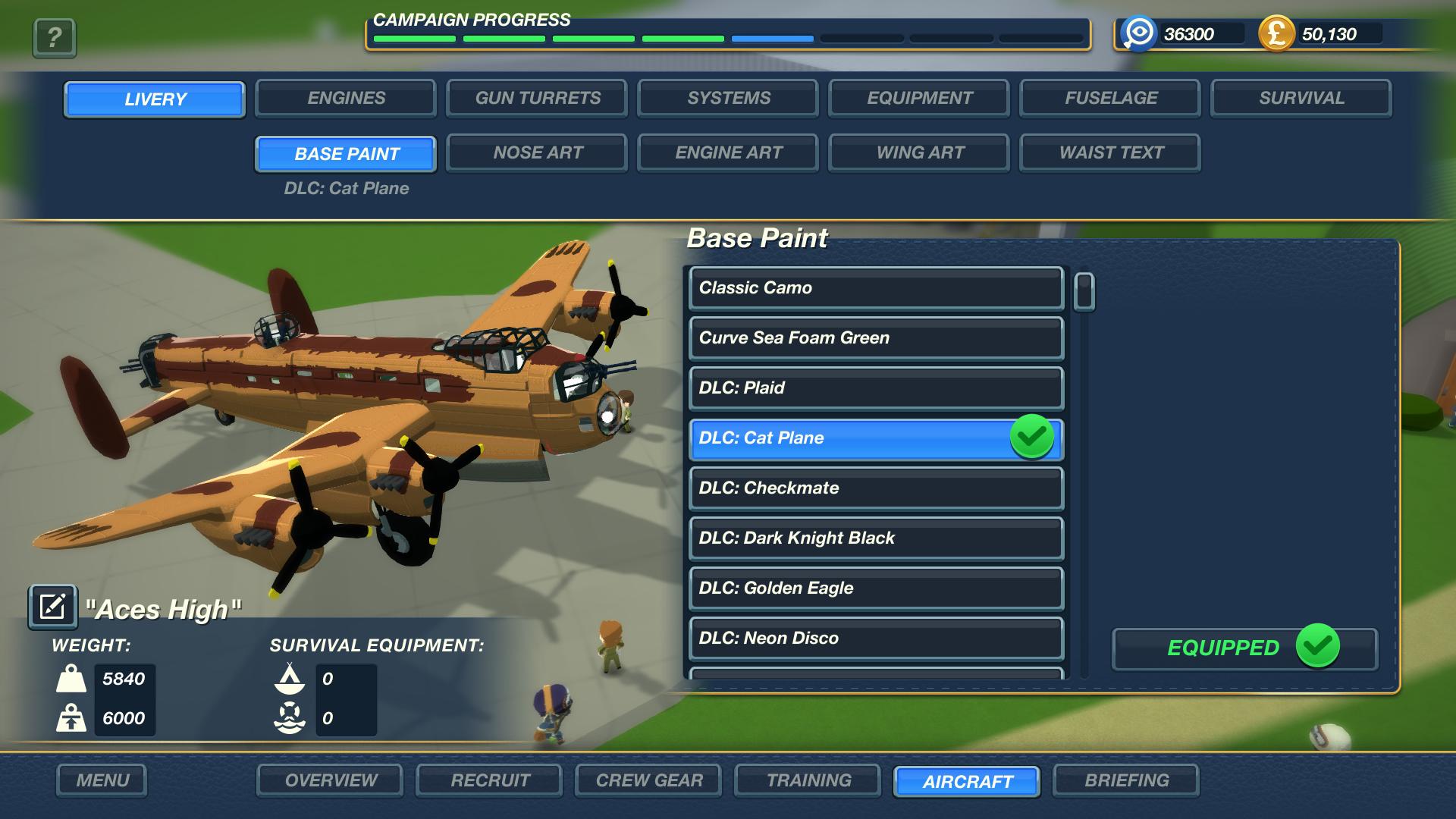Open the GUN TURRETS category

536,98
